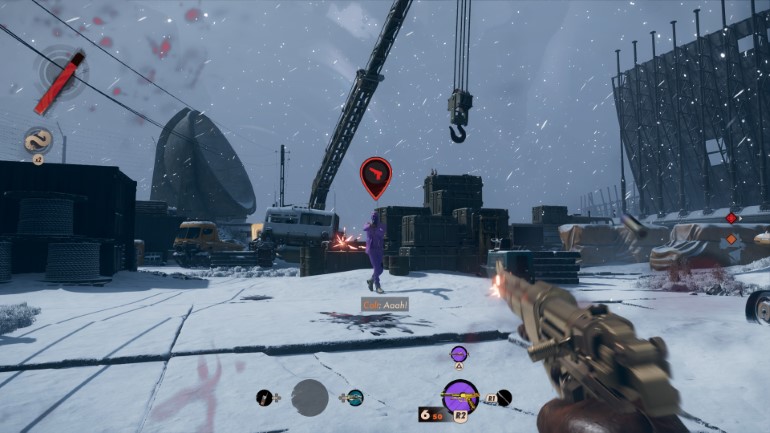Select the Reprise icon marked x2
The width and height of the screenshot is (770, 433).
coord(38,141)
